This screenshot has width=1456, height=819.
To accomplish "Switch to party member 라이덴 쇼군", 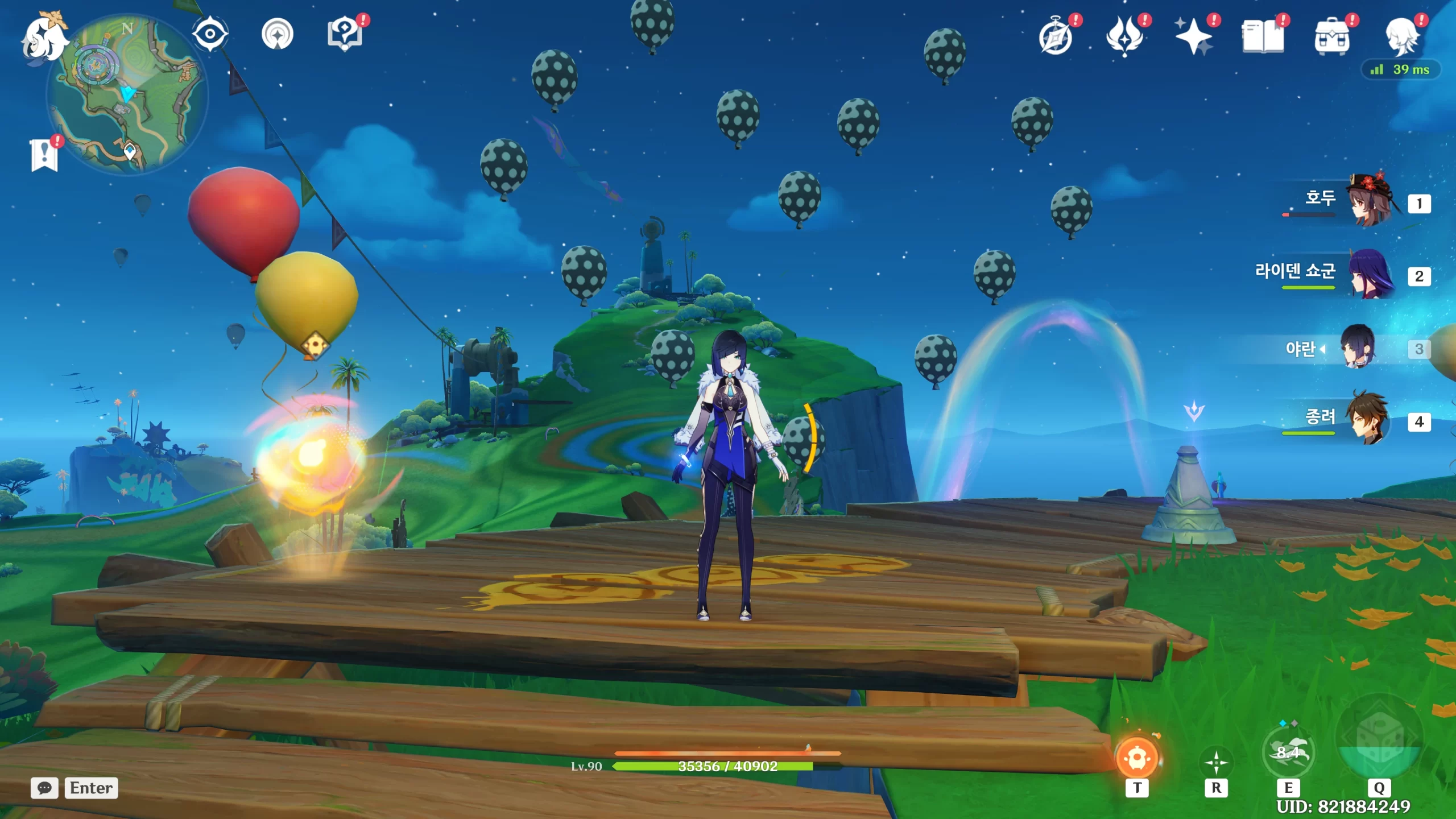I will click(1371, 274).
